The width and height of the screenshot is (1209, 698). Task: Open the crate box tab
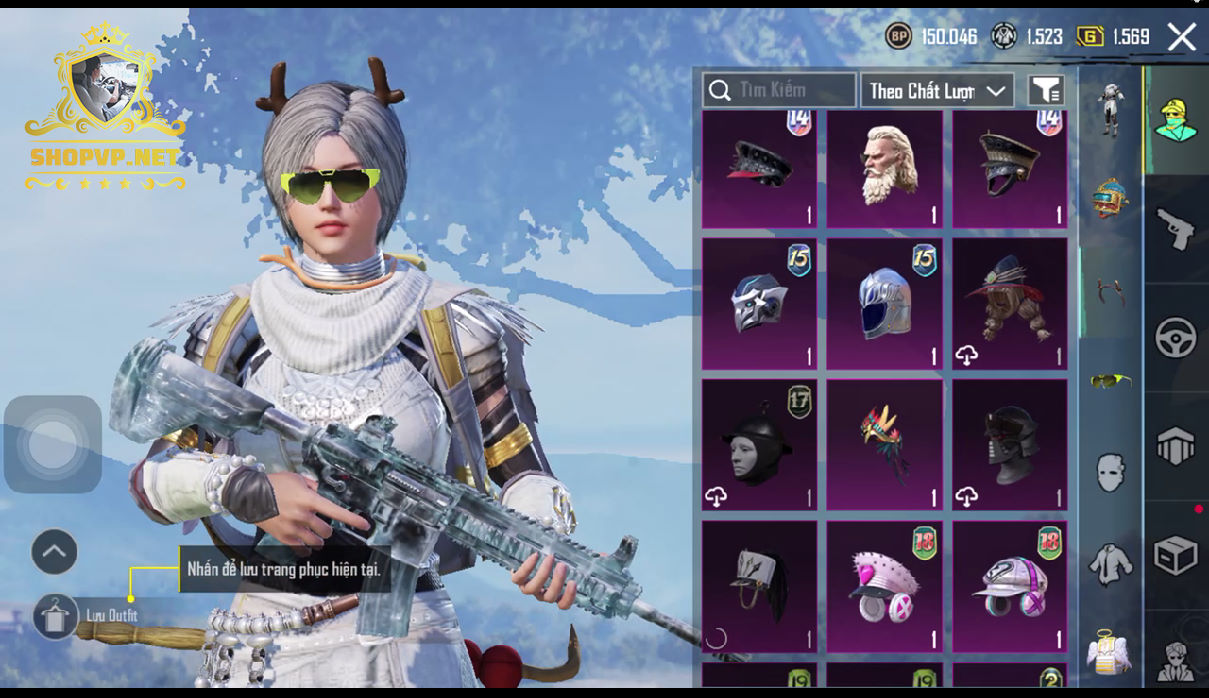click(1176, 555)
